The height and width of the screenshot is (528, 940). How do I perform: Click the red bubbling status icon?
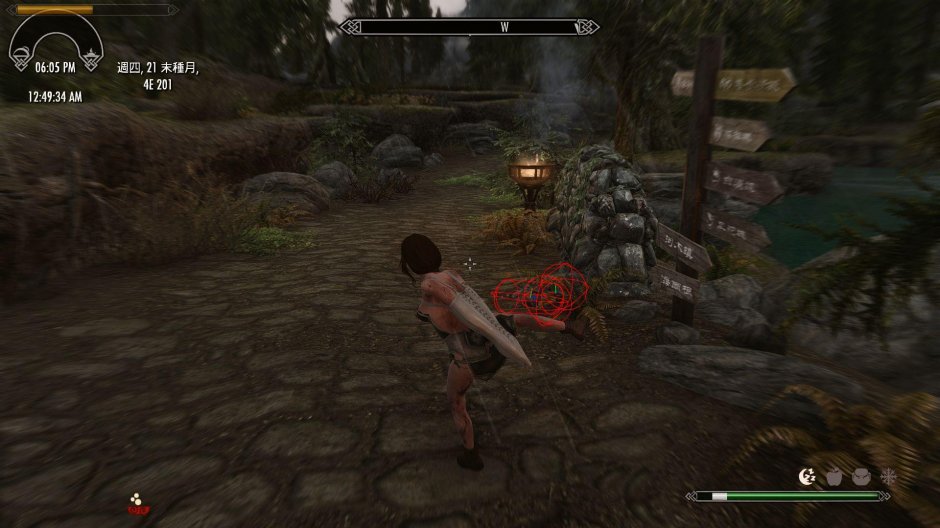136,502
